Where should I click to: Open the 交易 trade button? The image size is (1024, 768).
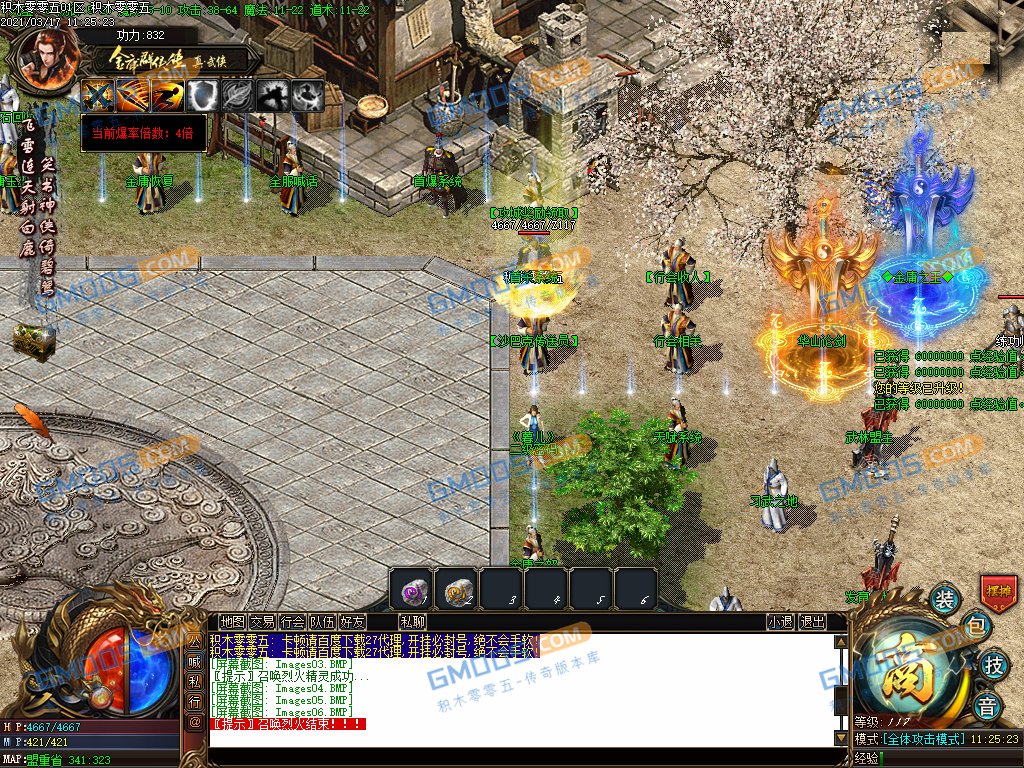point(262,622)
